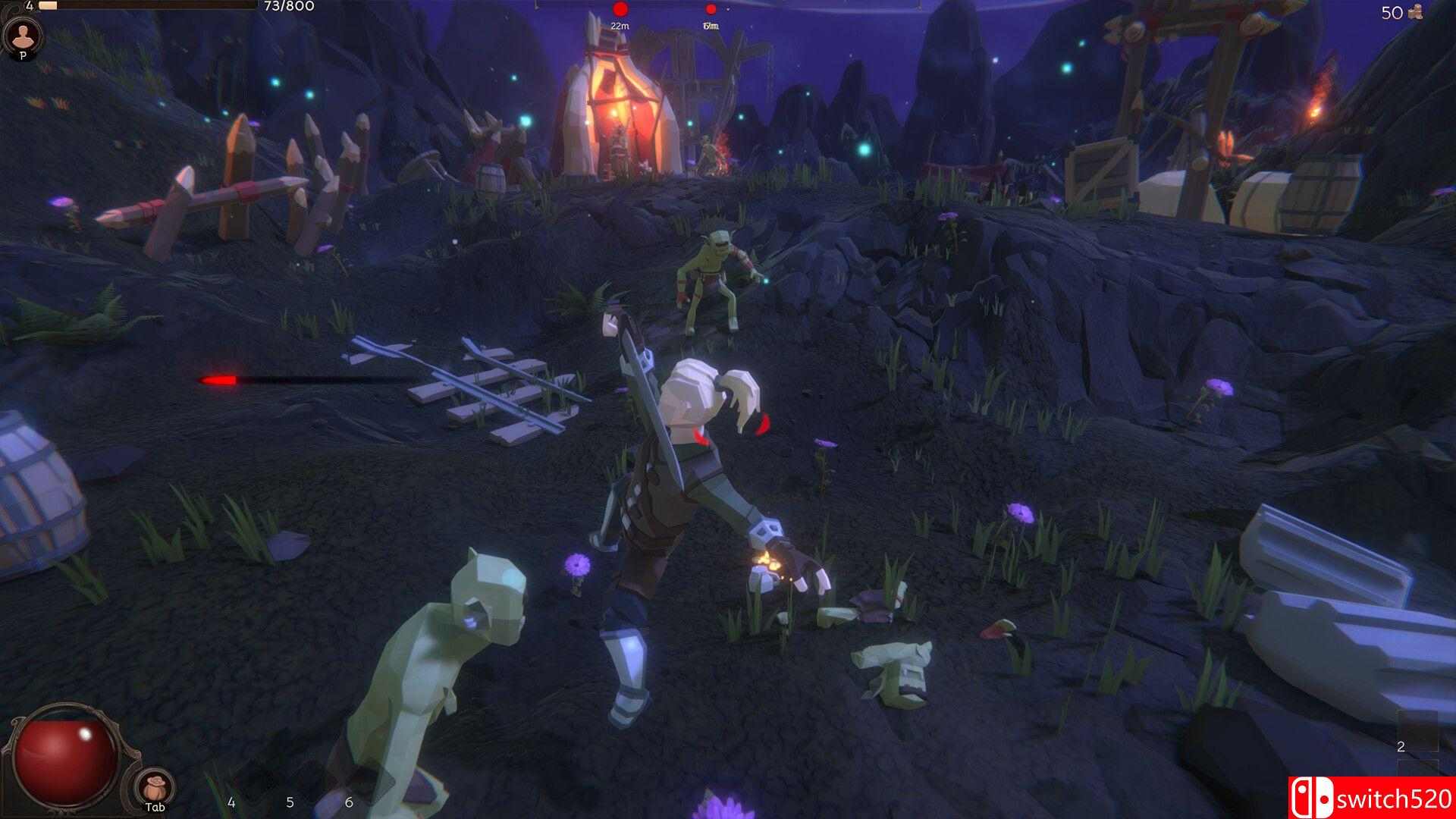Open the character sheet portrait icon
Image resolution: width=1456 pixels, height=819 pixels.
tap(23, 35)
